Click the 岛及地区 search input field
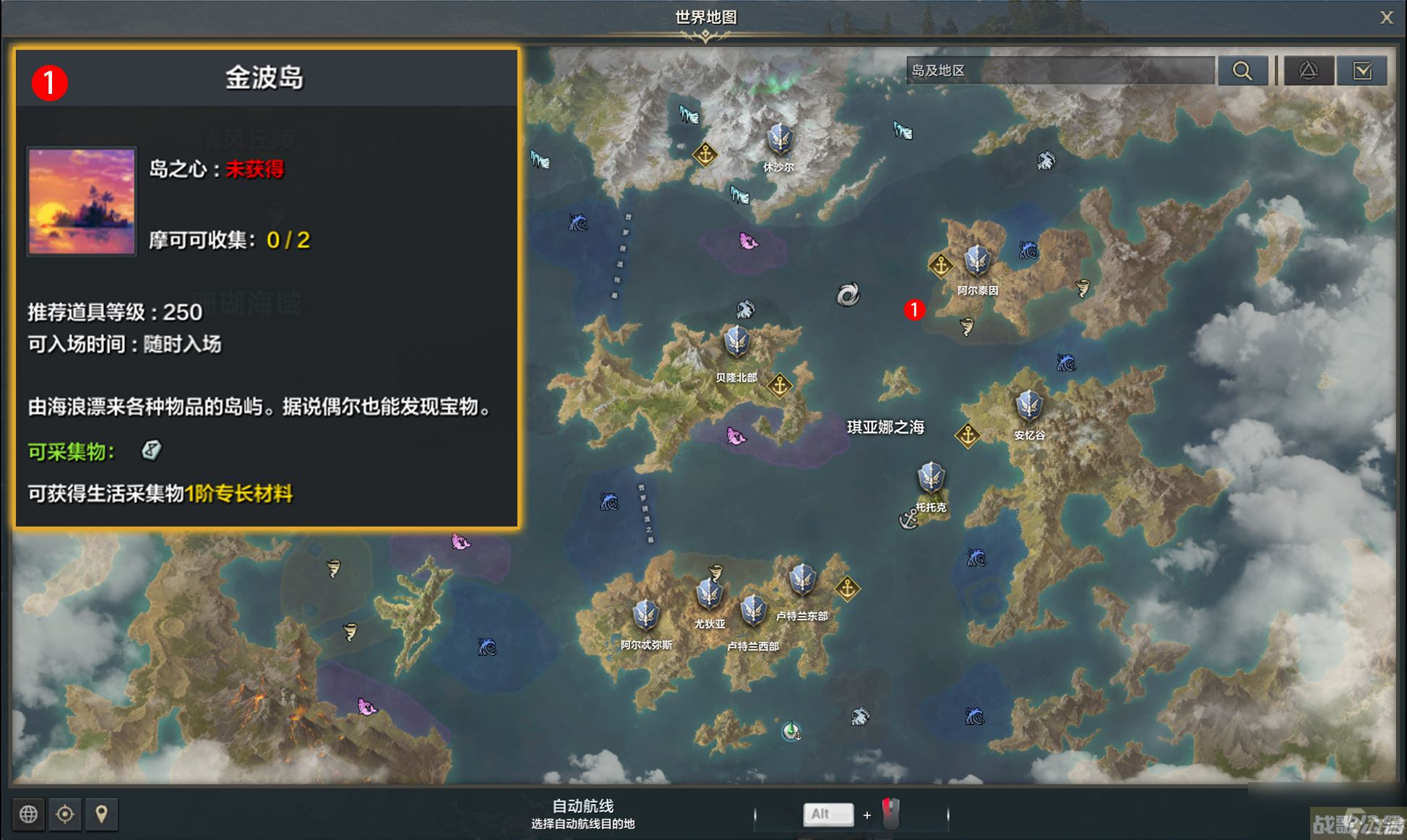This screenshot has width=1407, height=840. click(x=1059, y=70)
